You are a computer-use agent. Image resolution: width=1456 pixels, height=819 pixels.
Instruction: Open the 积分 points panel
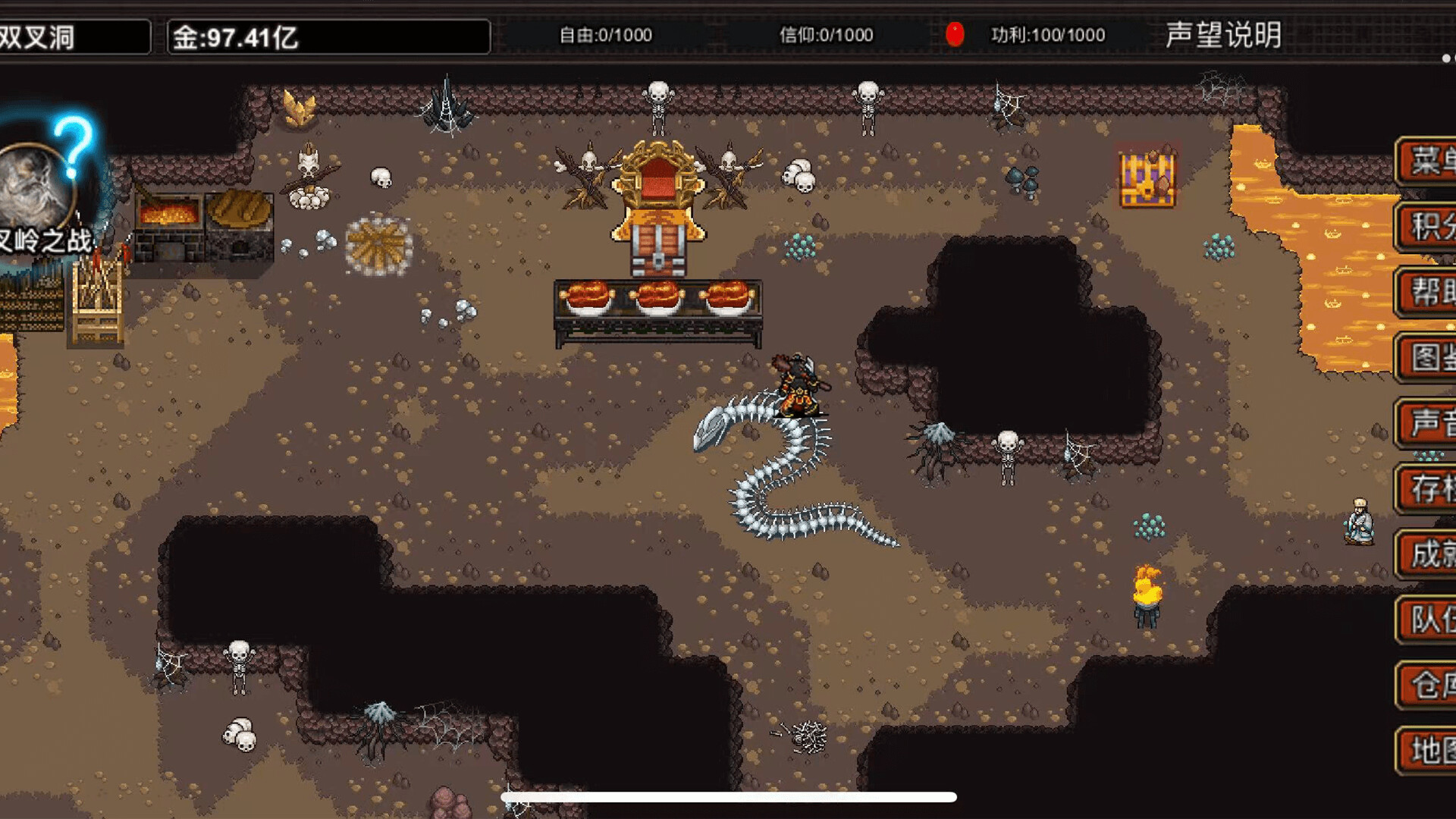[x=1433, y=225]
